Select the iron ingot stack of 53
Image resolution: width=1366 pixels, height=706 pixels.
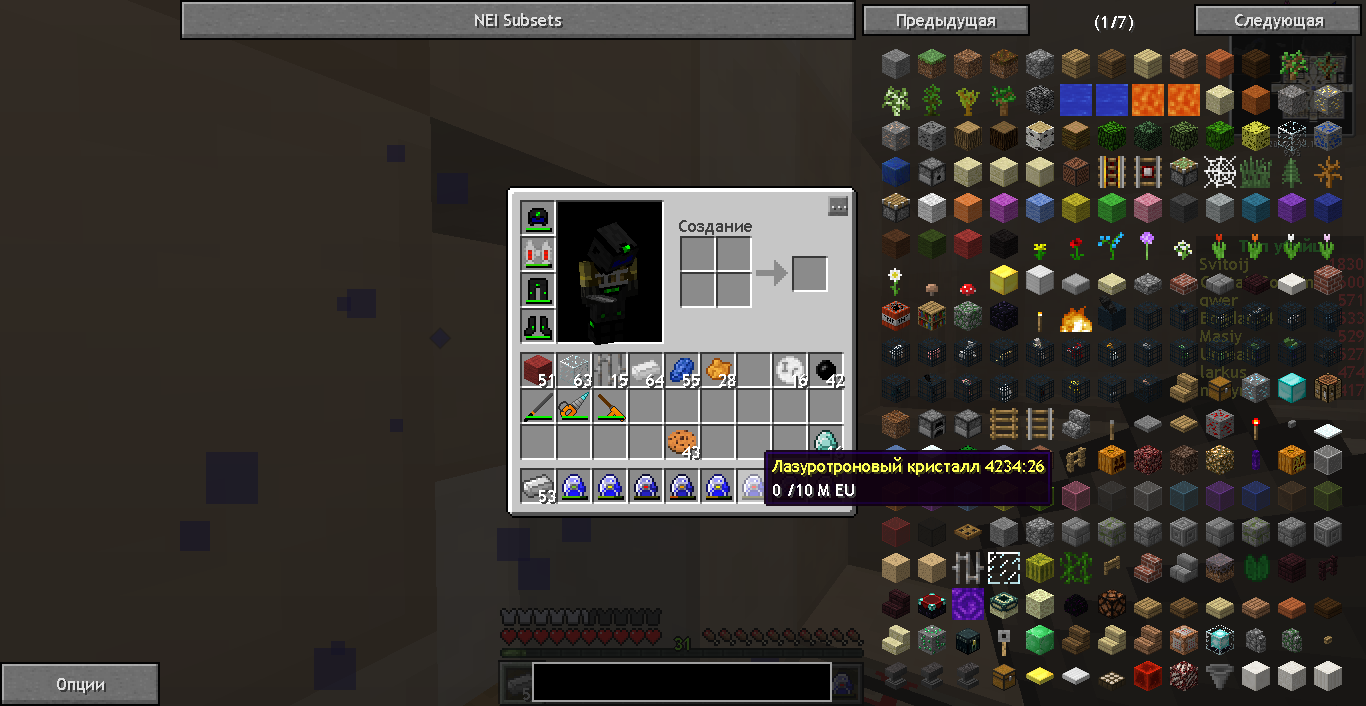click(x=538, y=487)
